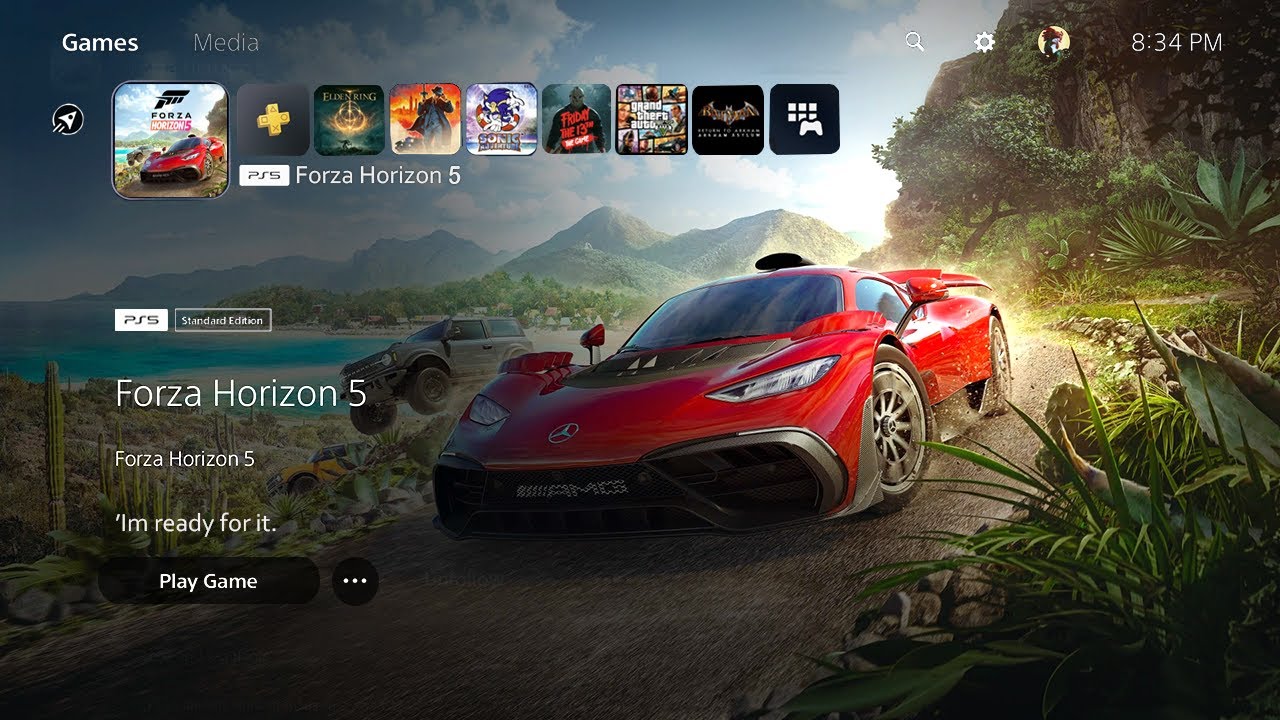This screenshot has height=720, width=1280.
Task: Open the Settings gear
Action: (983, 42)
